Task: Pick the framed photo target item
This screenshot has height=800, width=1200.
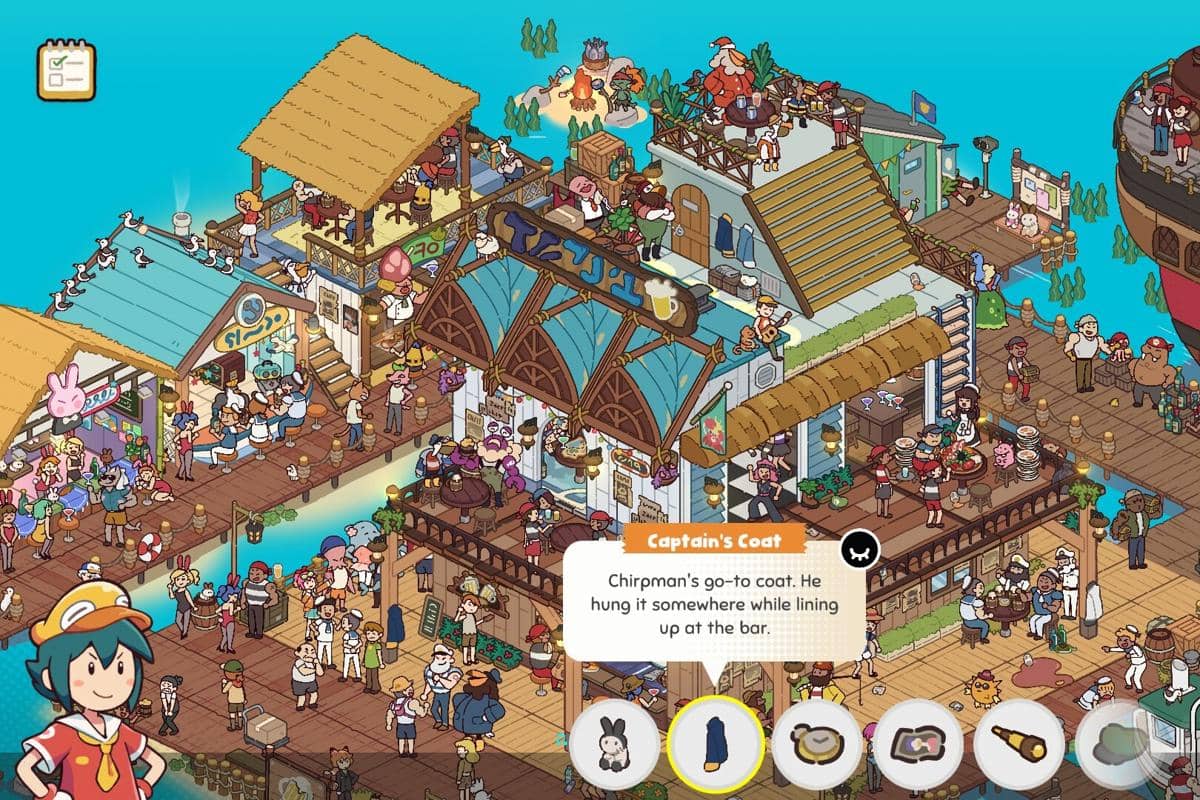Action: click(x=918, y=745)
